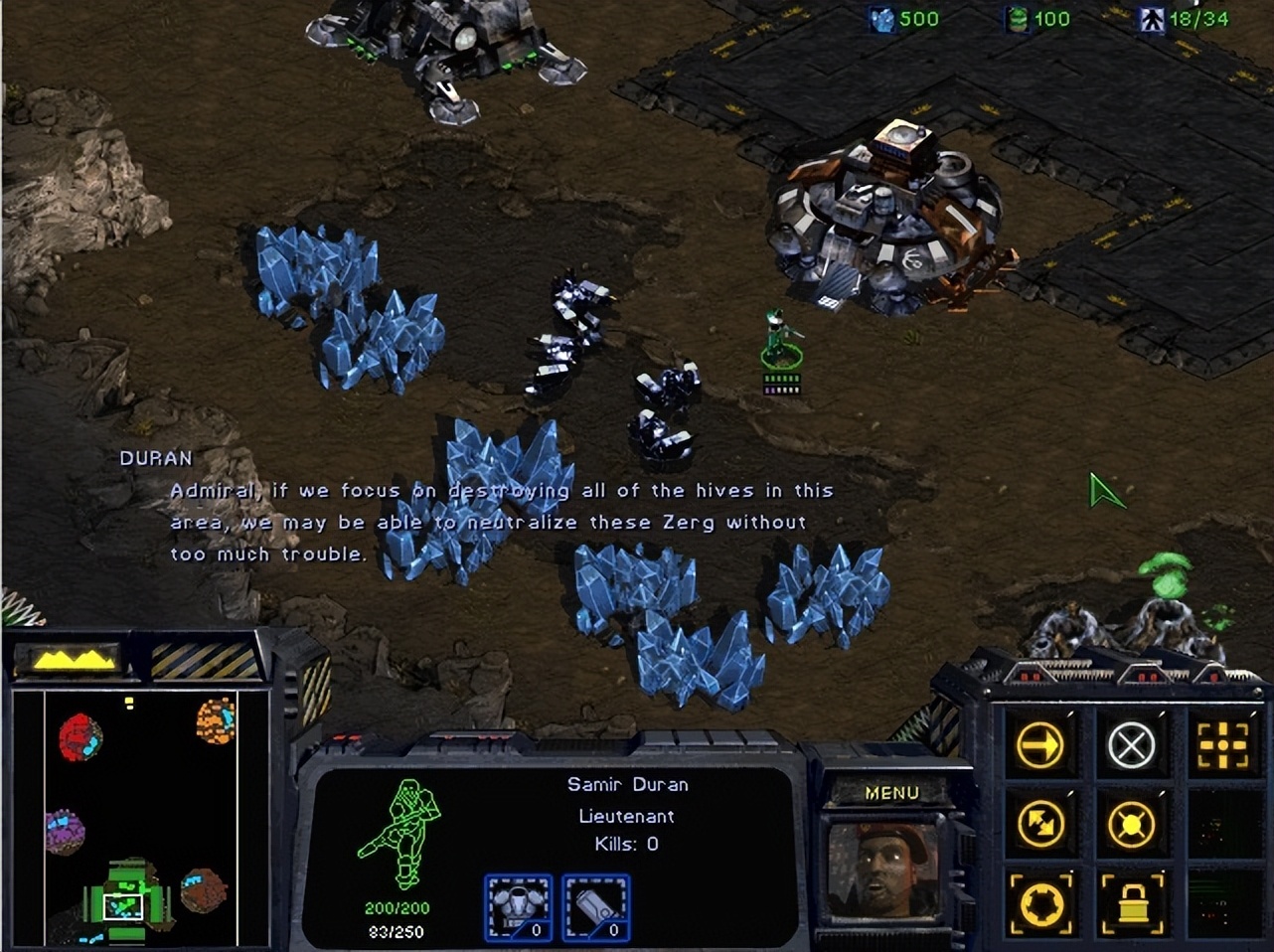Click the armor upgrade icon
The height and width of the screenshot is (952, 1274).
518,905
